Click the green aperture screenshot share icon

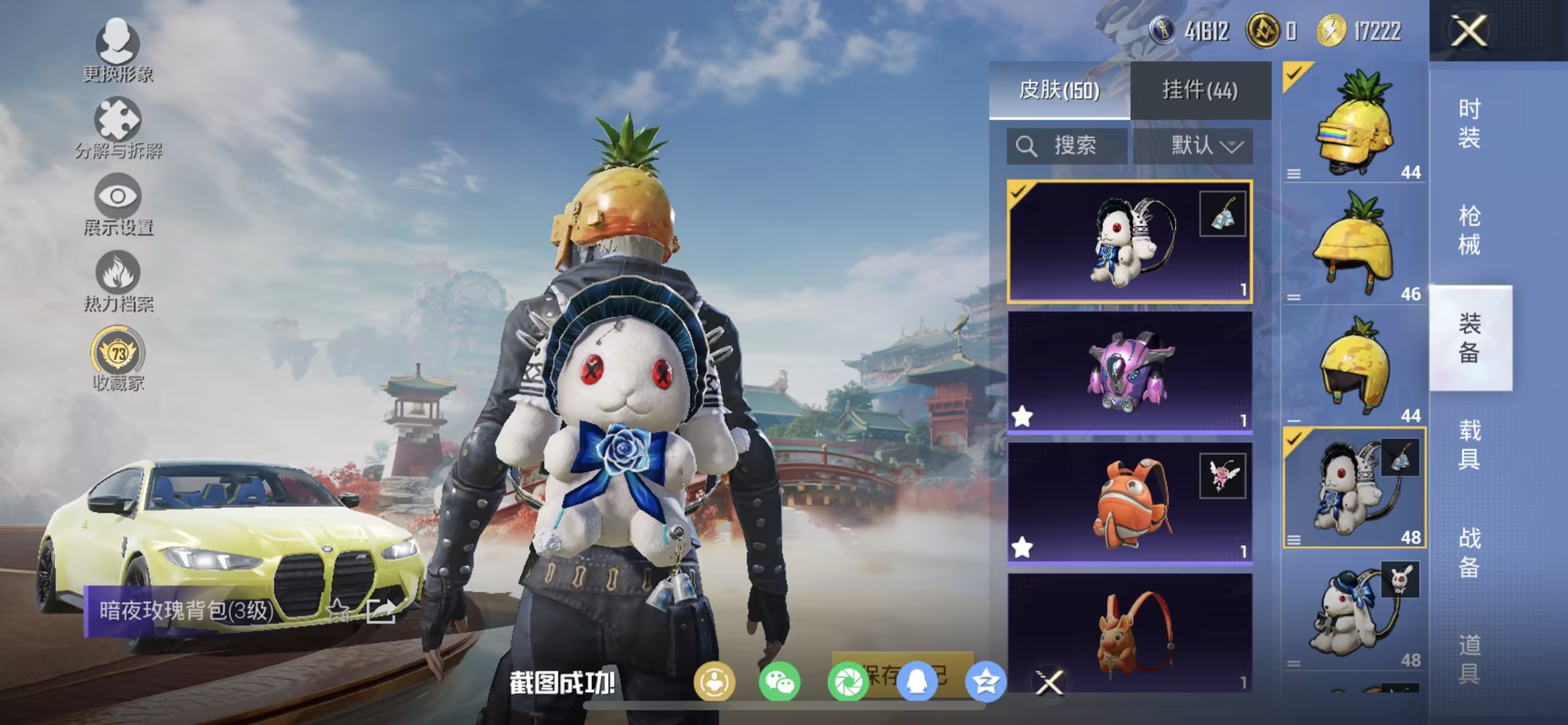(847, 681)
